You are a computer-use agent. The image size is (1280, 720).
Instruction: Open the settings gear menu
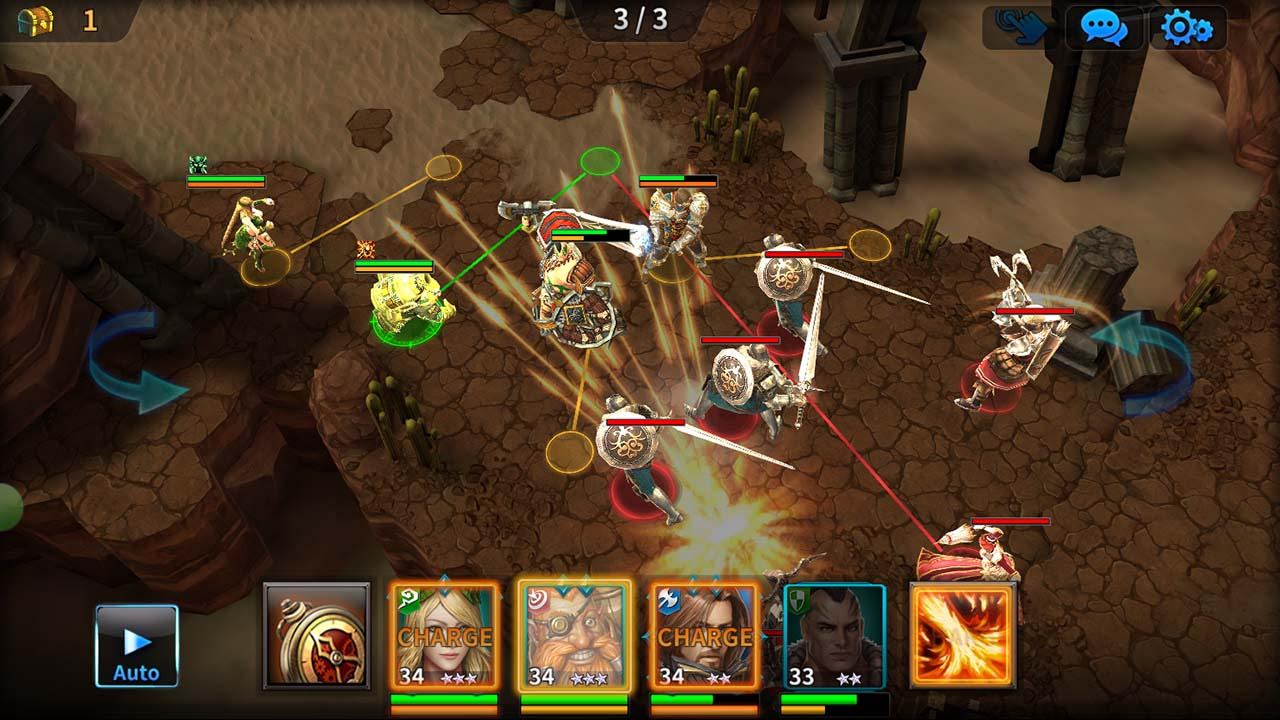pos(1187,27)
